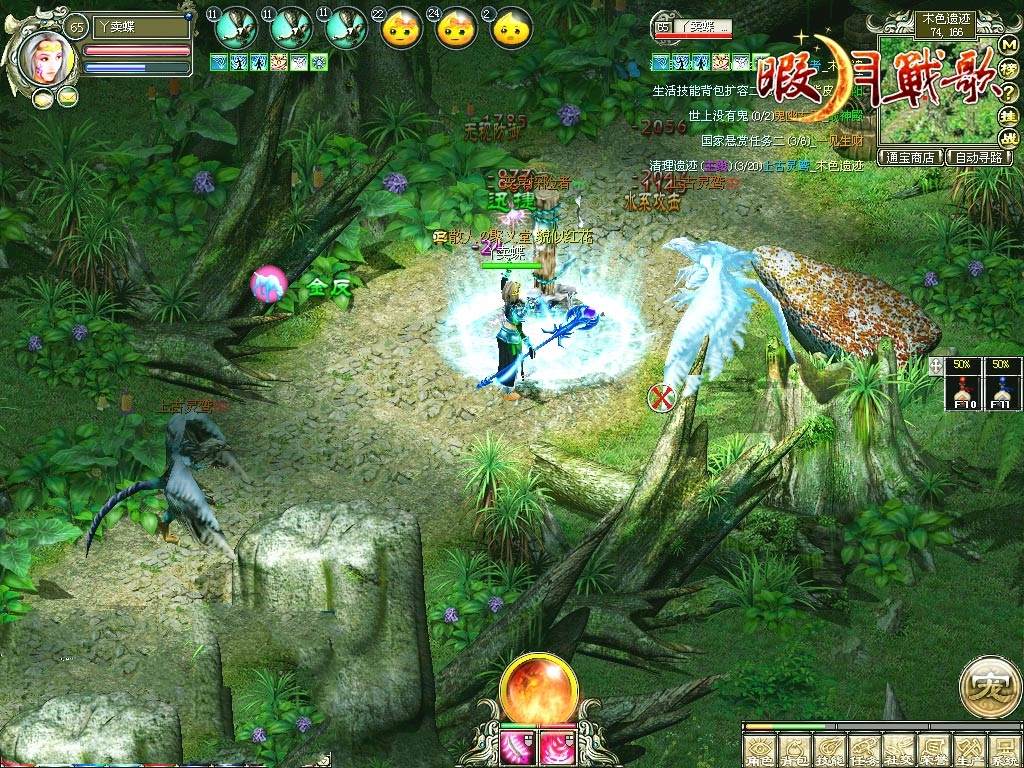Activate 自动寻路 auto-pathfinding

click(x=980, y=157)
